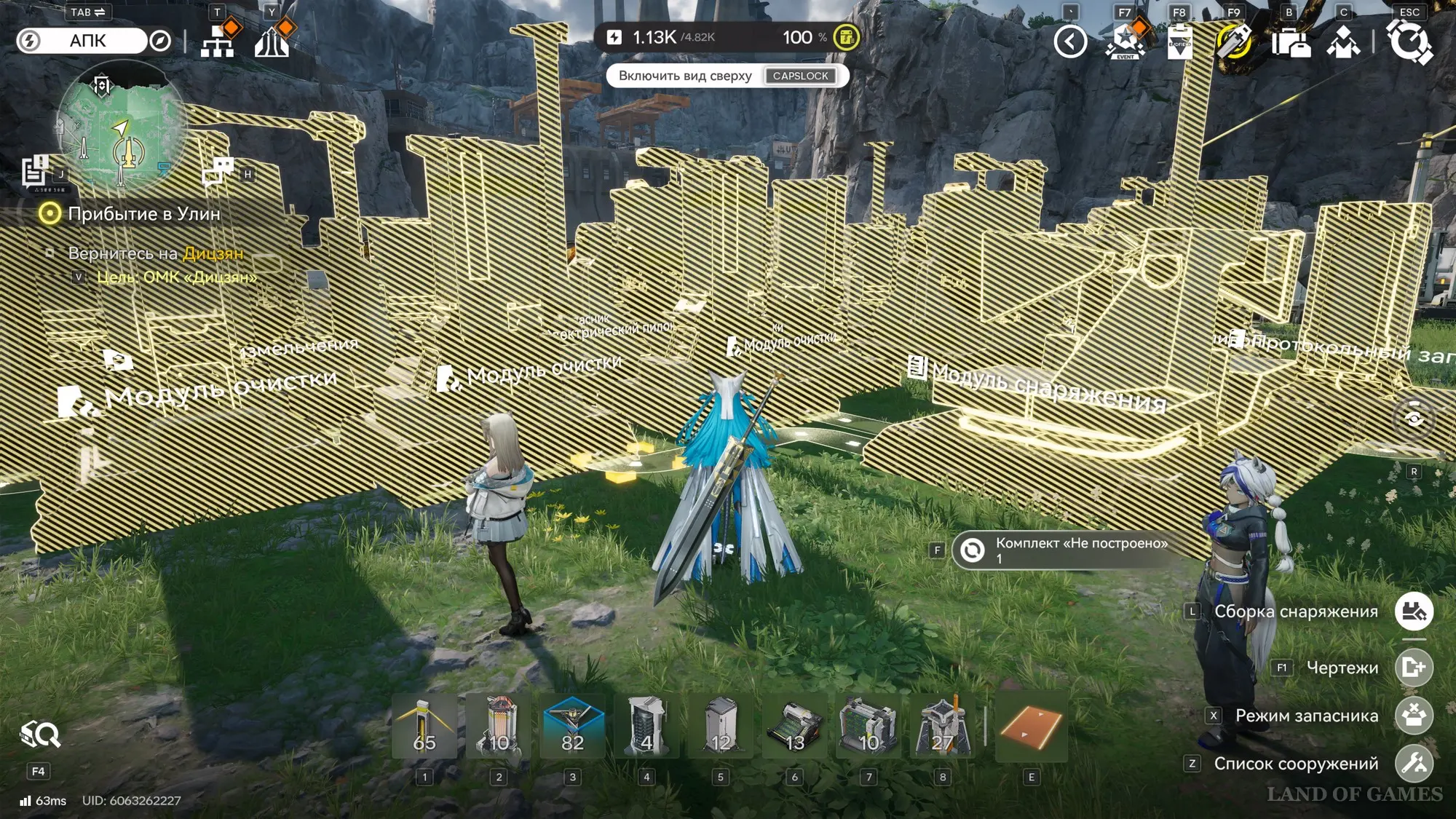
Task: Select the Прибытие в Улин quest tracker
Action: pos(143,214)
